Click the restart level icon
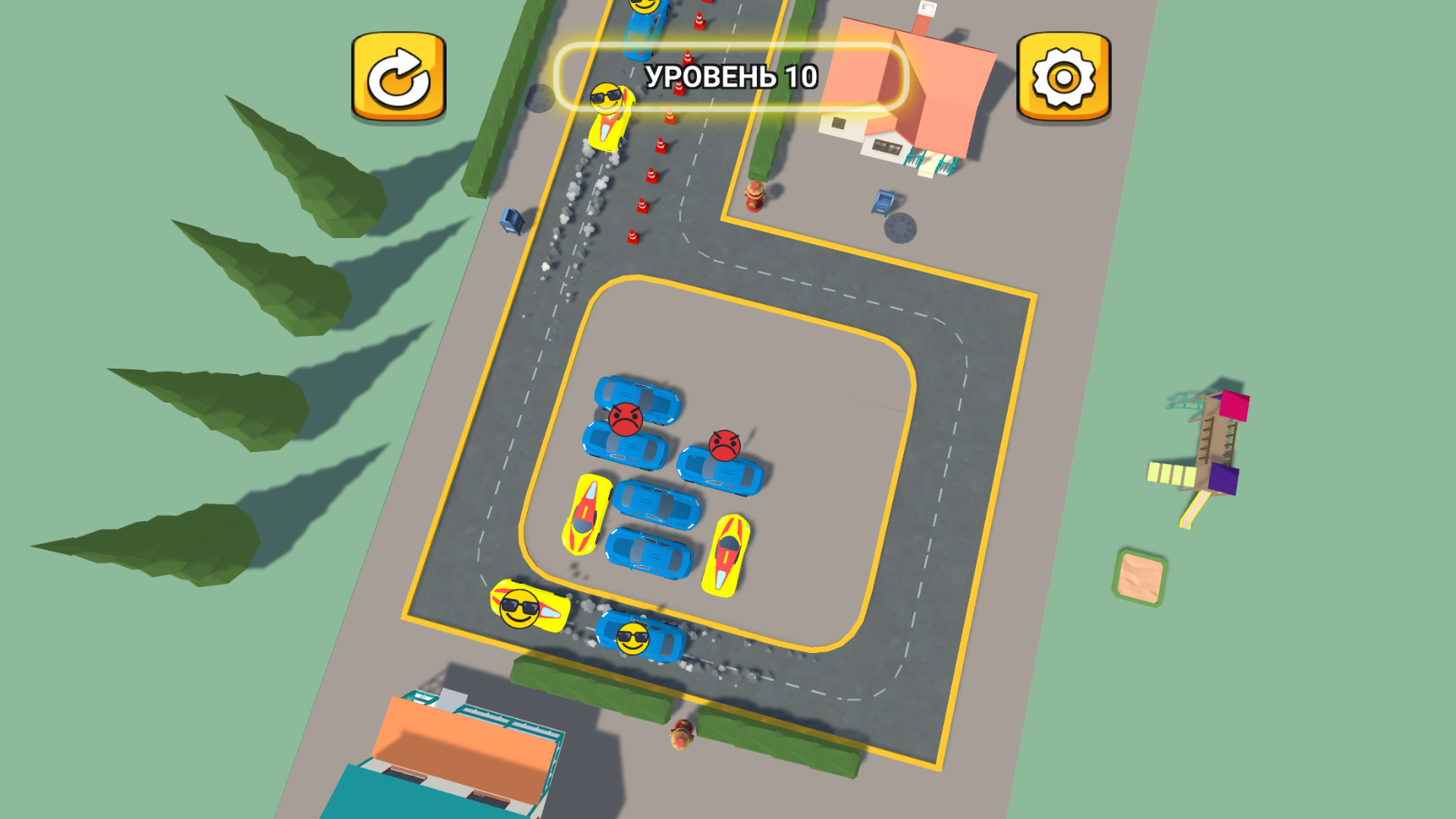Screen dimensions: 1456x819 tap(397, 75)
